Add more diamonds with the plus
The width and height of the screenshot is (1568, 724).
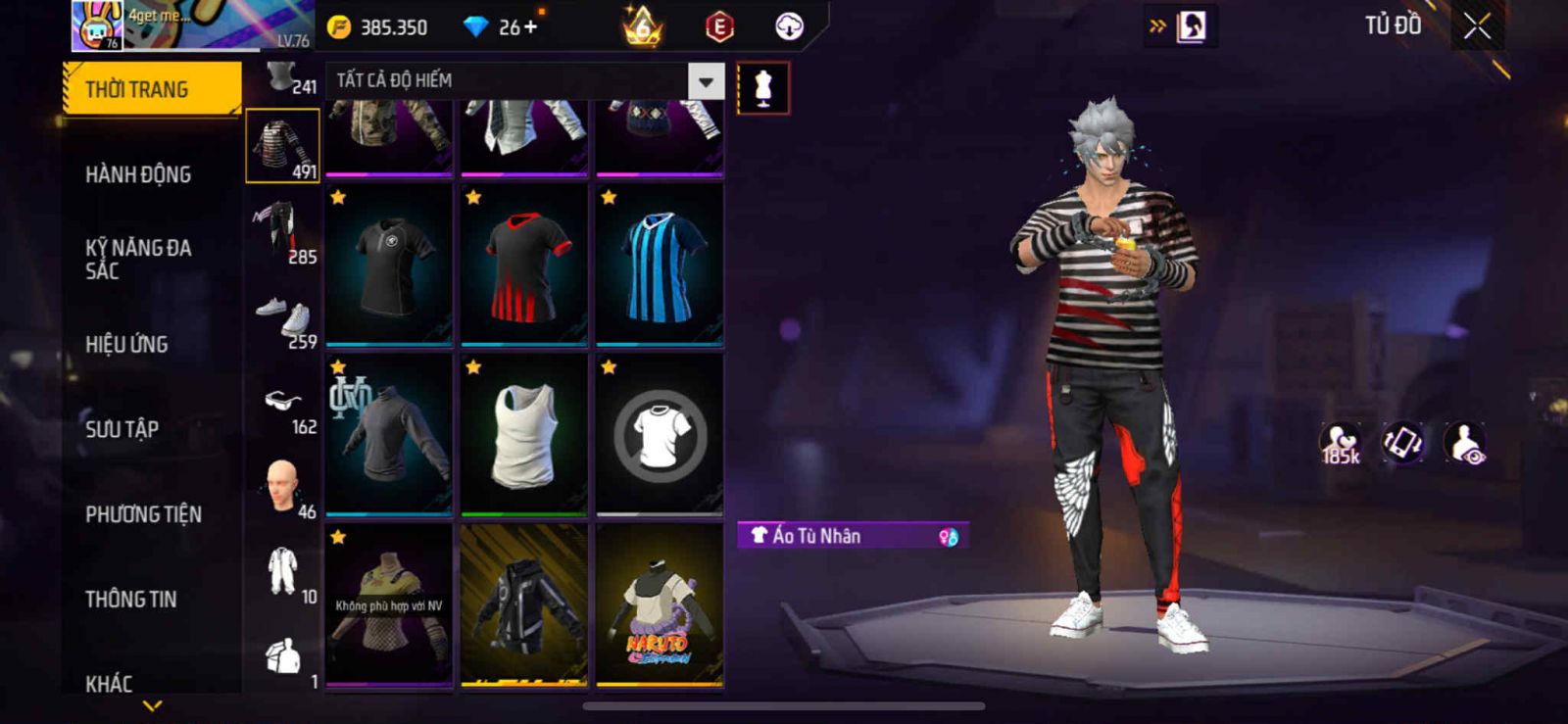click(x=531, y=26)
